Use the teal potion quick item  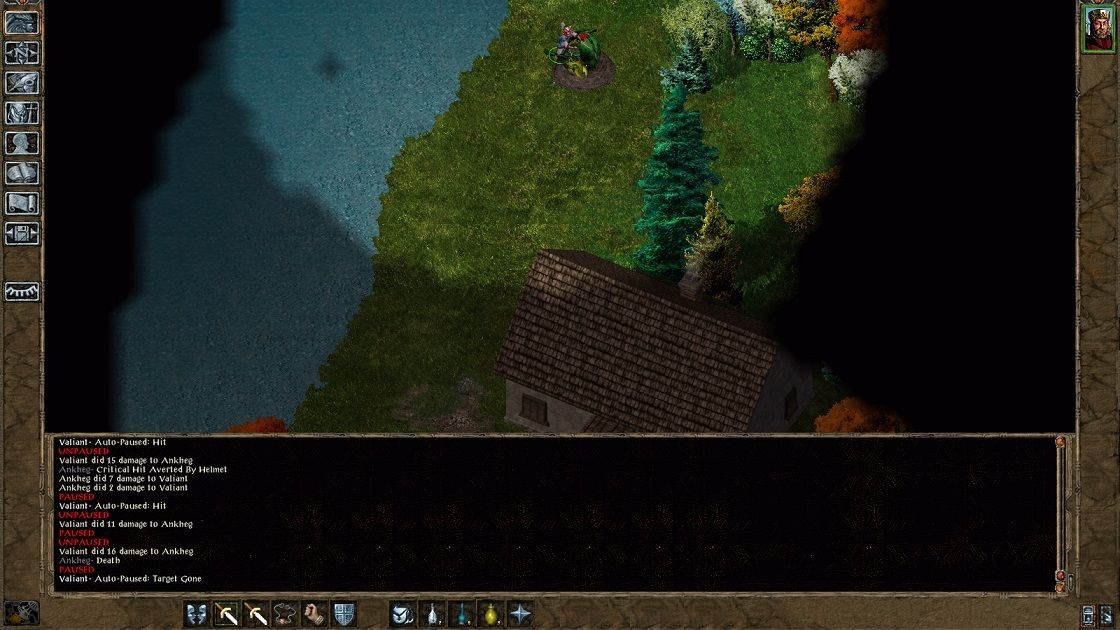(x=461, y=613)
